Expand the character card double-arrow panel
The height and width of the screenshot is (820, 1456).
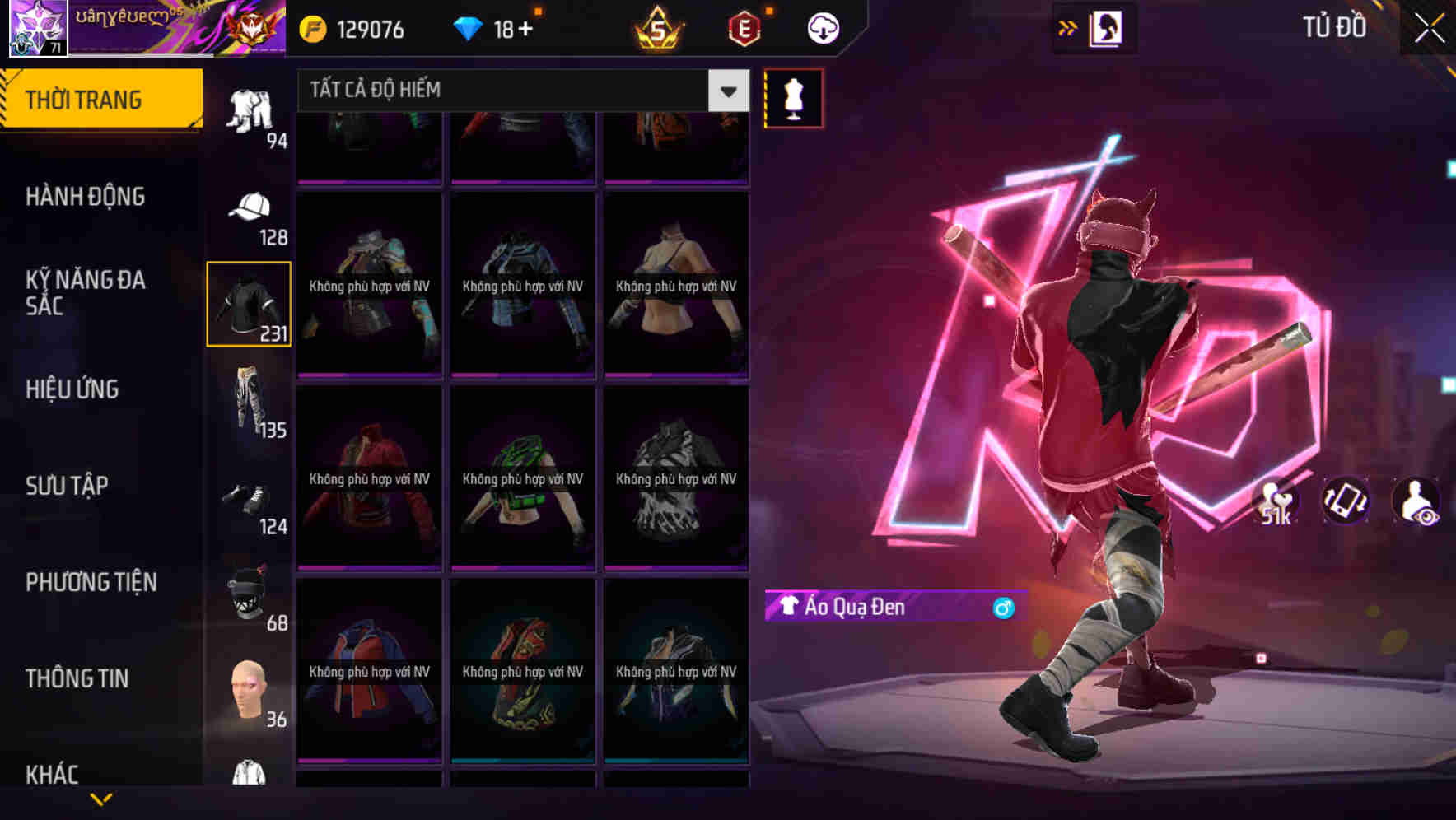point(1068,27)
